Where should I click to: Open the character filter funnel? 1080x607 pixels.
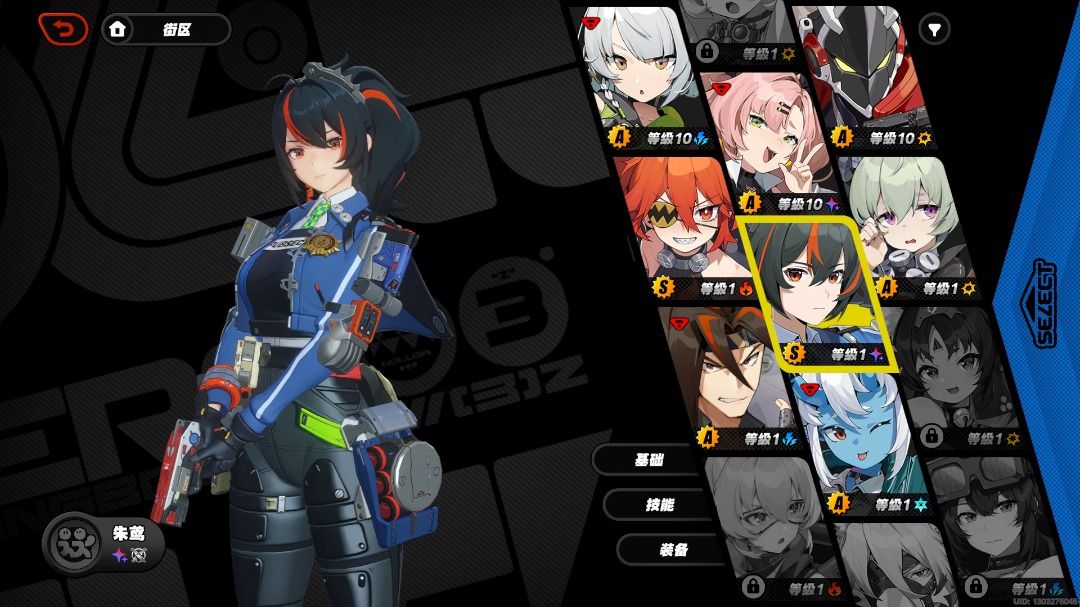[934, 30]
